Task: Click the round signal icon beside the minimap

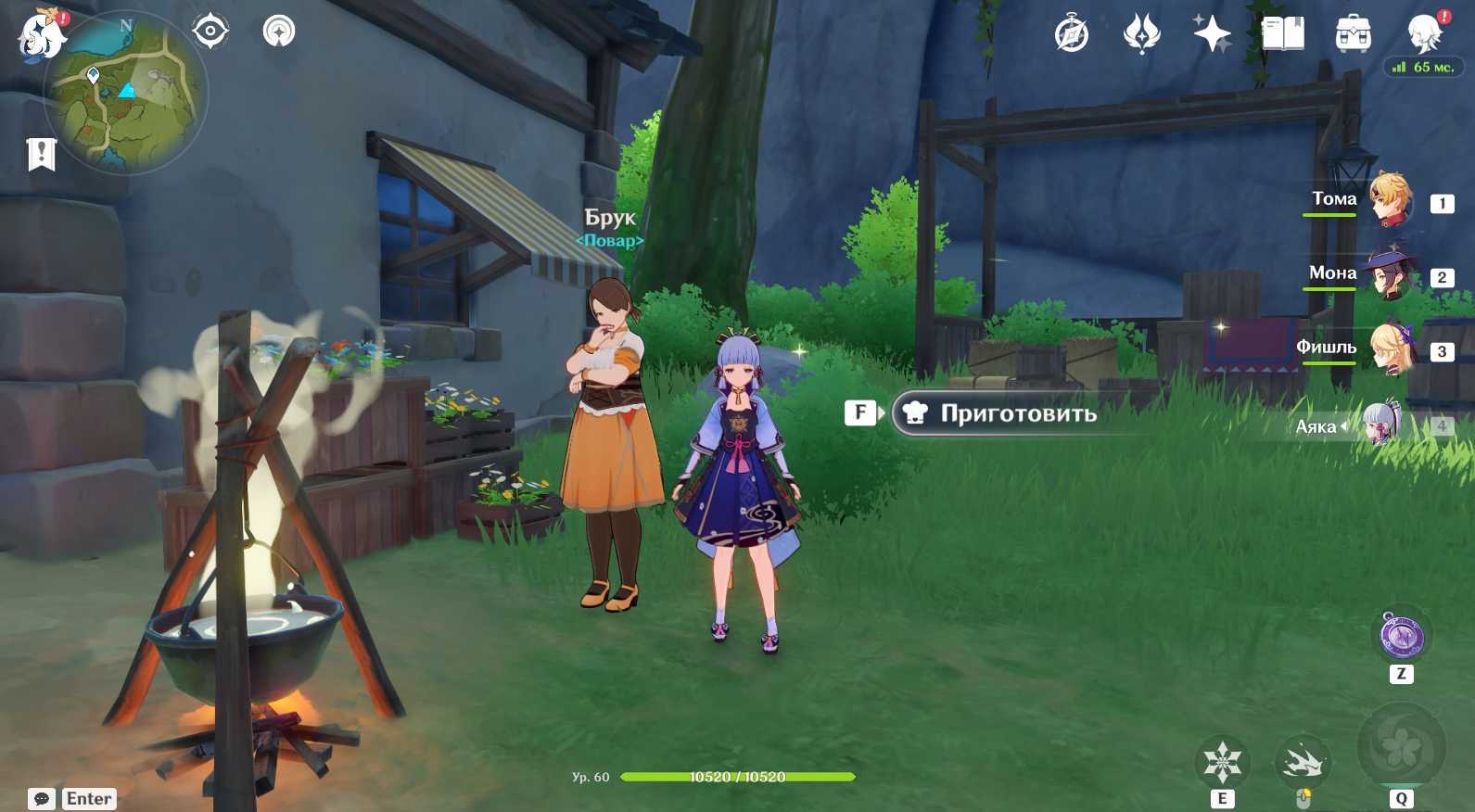Action: pyautogui.click(x=278, y=32)
